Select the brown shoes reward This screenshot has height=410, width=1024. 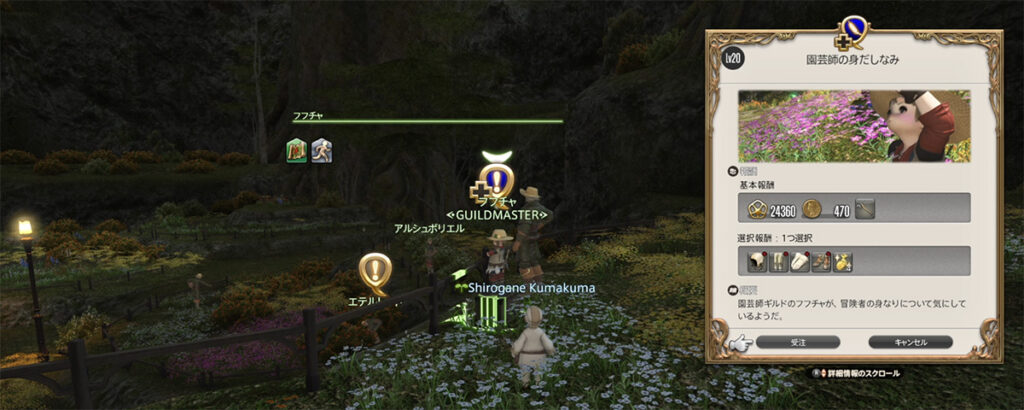coord(822,261)
